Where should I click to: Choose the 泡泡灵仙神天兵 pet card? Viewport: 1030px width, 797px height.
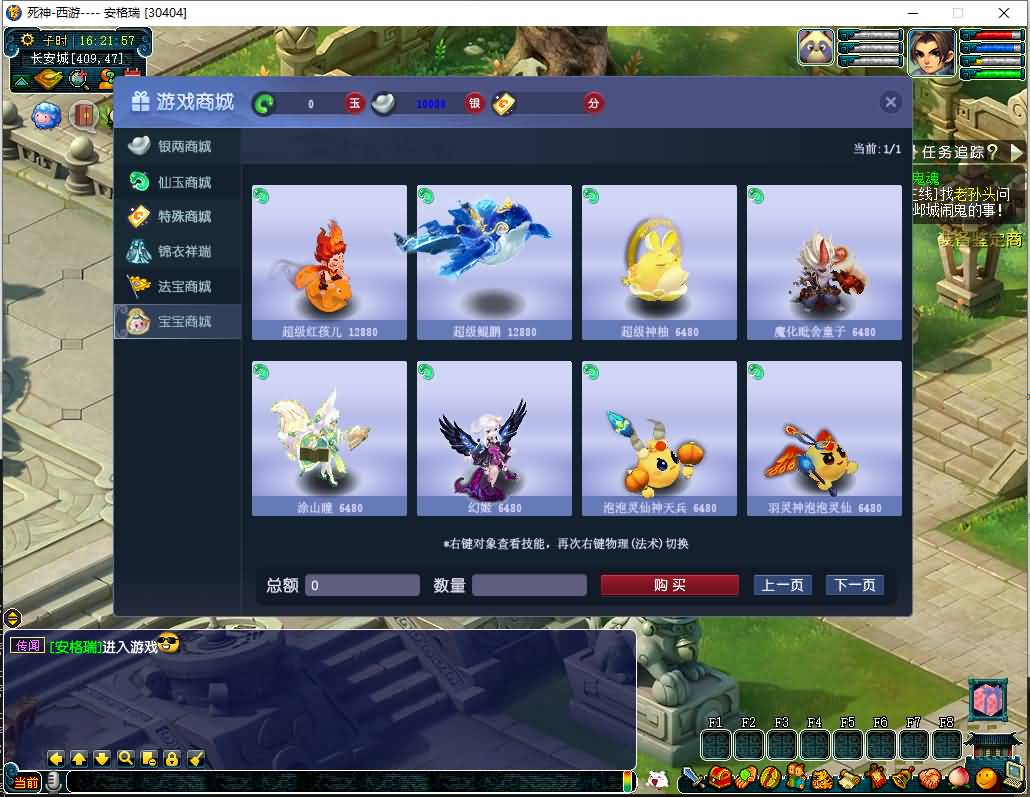pos(659,438)
